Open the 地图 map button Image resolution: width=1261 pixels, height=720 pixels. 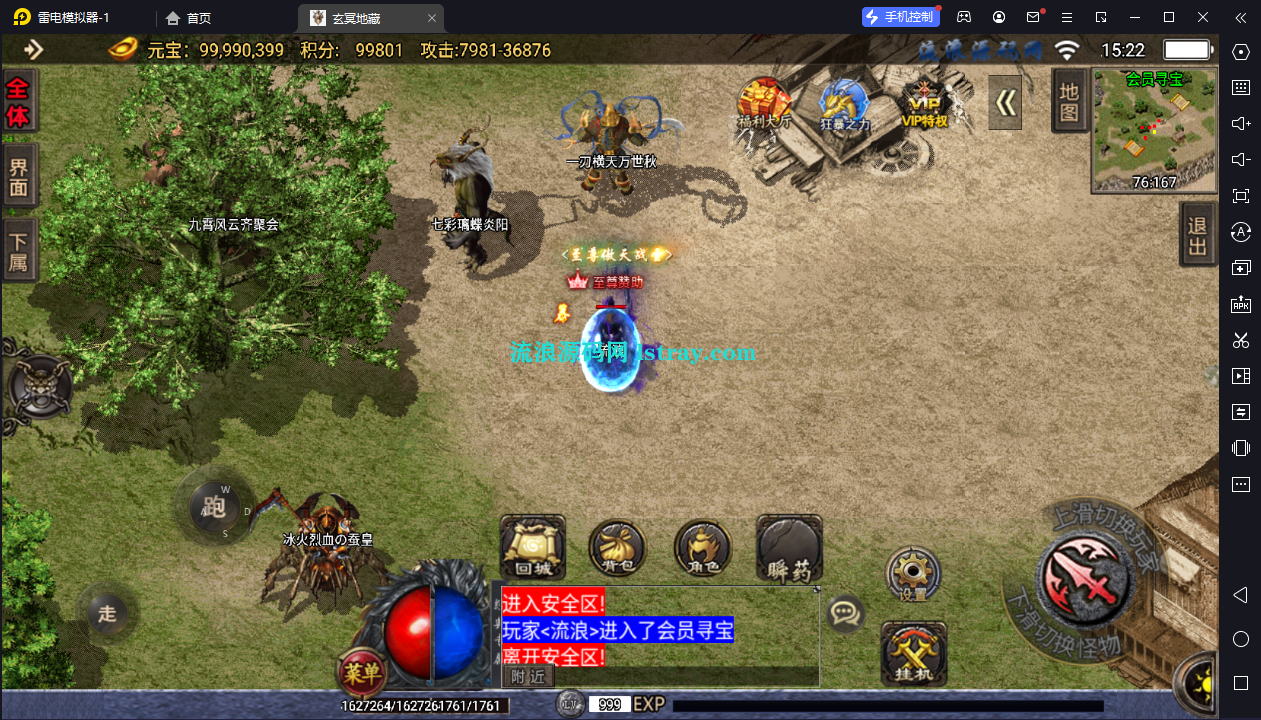coord(1069,101)
